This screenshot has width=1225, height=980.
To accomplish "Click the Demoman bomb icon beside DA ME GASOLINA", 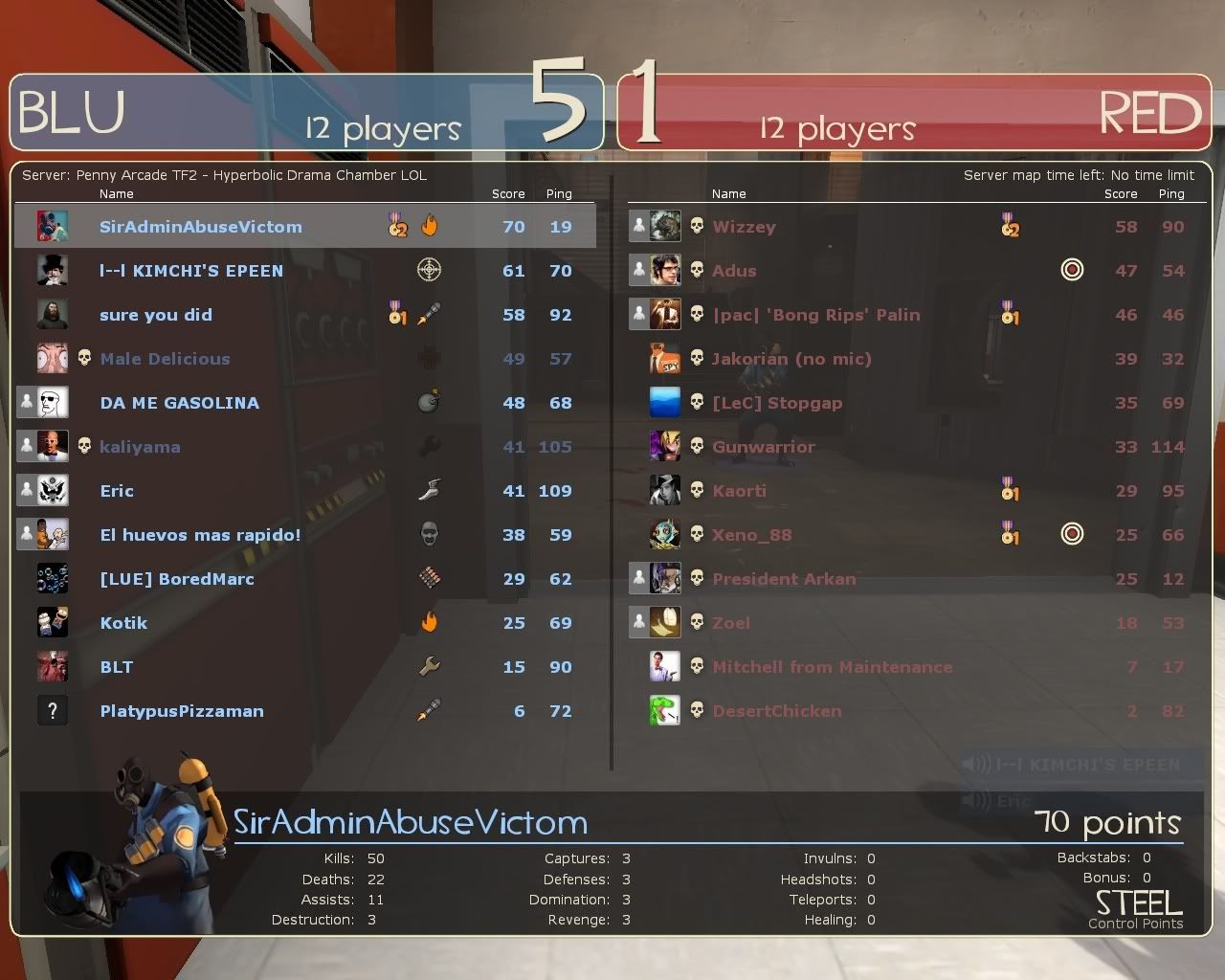I will click(x=429, y=402).
